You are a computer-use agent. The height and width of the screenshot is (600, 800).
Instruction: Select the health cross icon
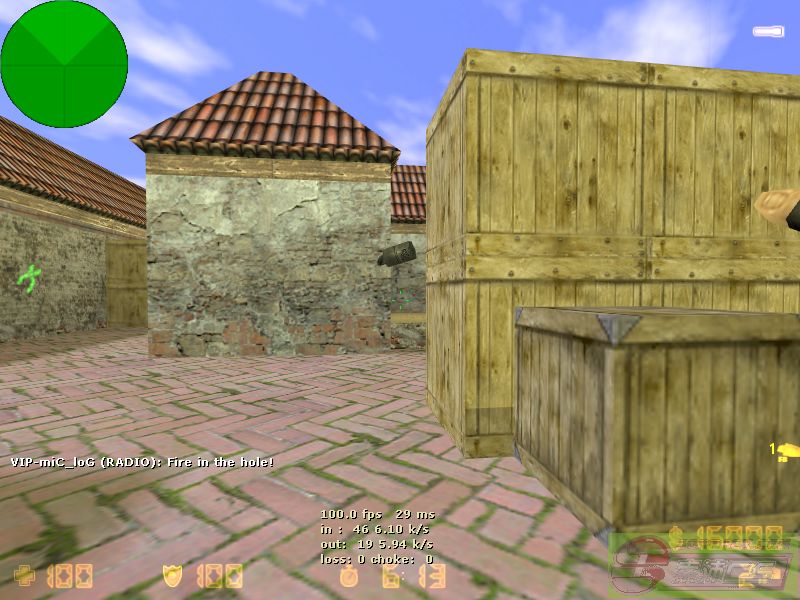pyautogui.click(x=24, y=575)
